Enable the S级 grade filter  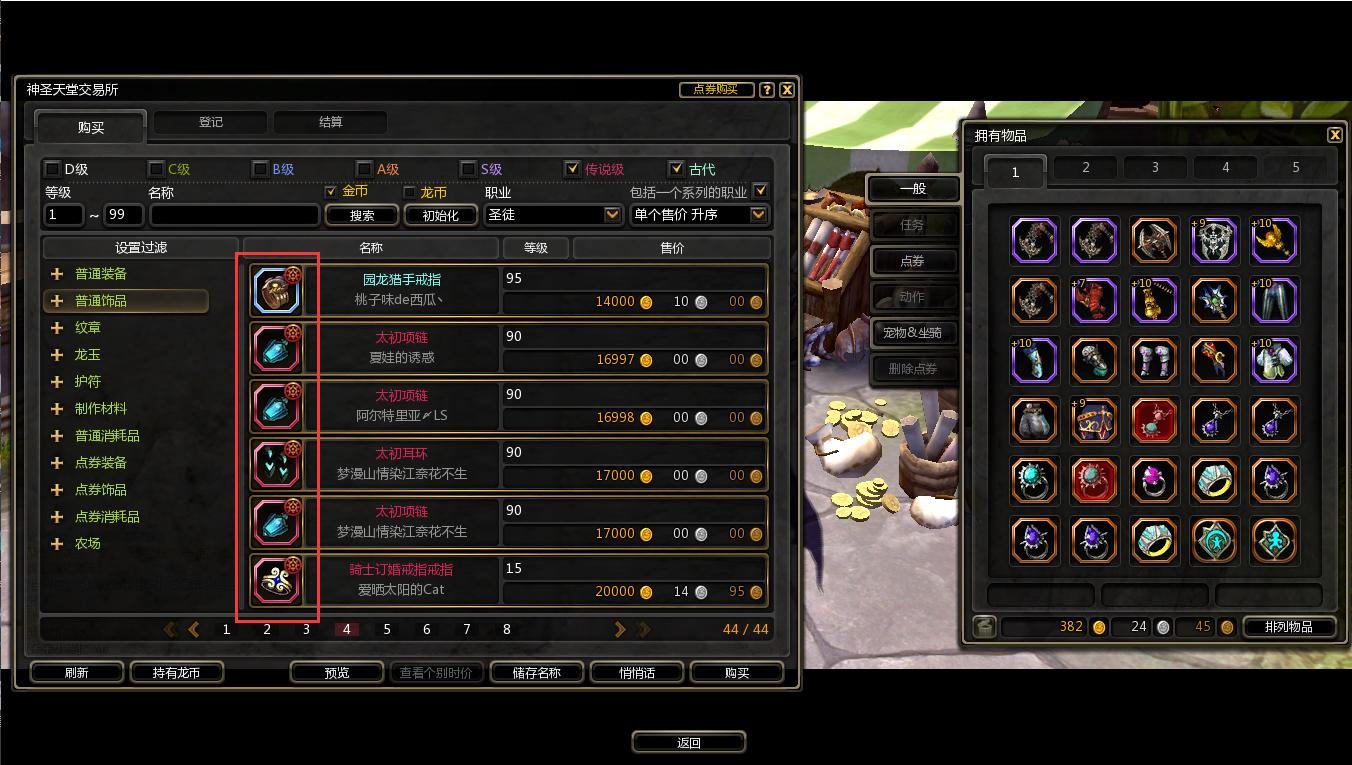(468, 169)
